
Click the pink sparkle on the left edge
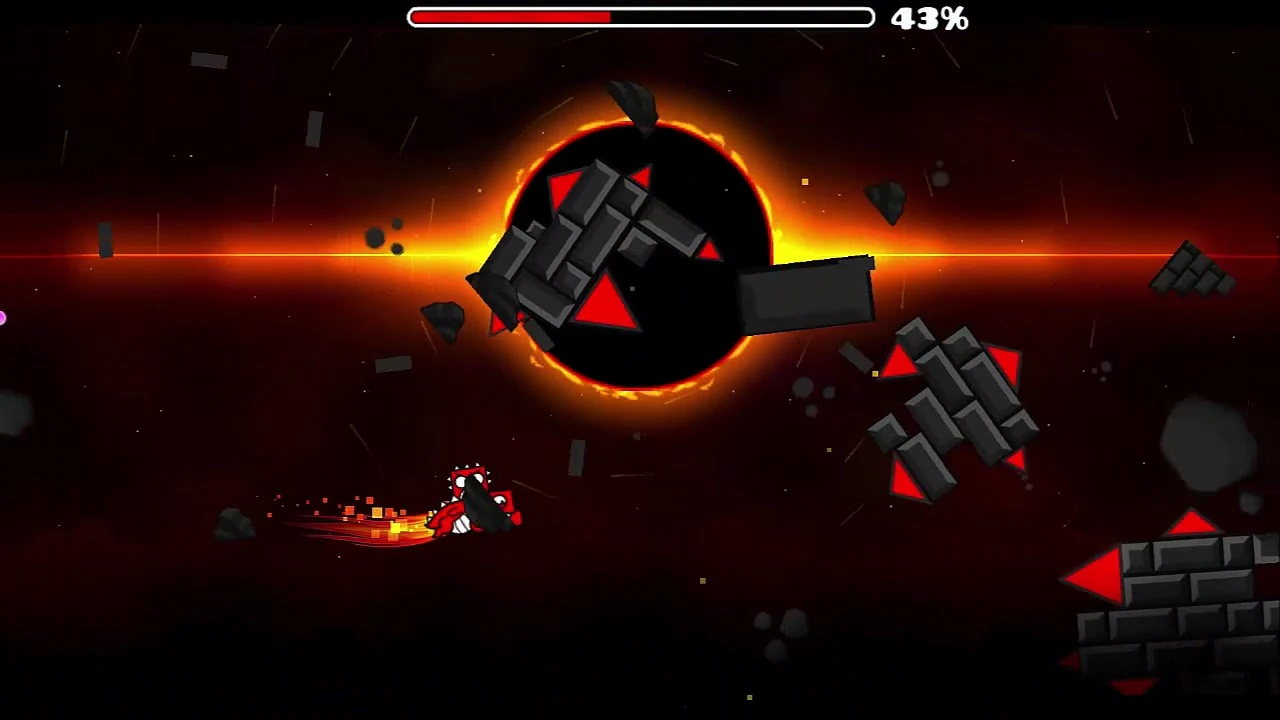(x=4, y=318)
